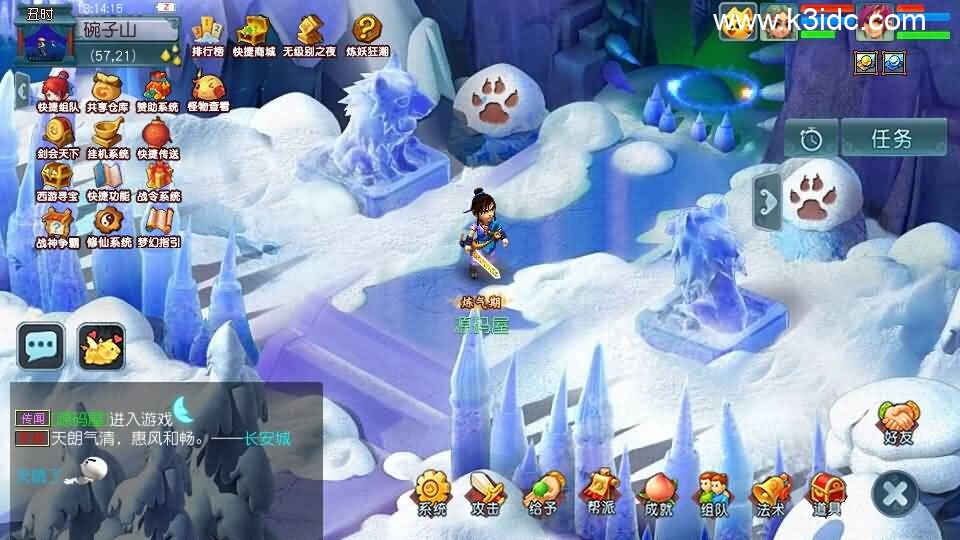The image size is (960, 540).
Task: Open the 梦幻指引 guide scroll
Action: tap(158, 224)
